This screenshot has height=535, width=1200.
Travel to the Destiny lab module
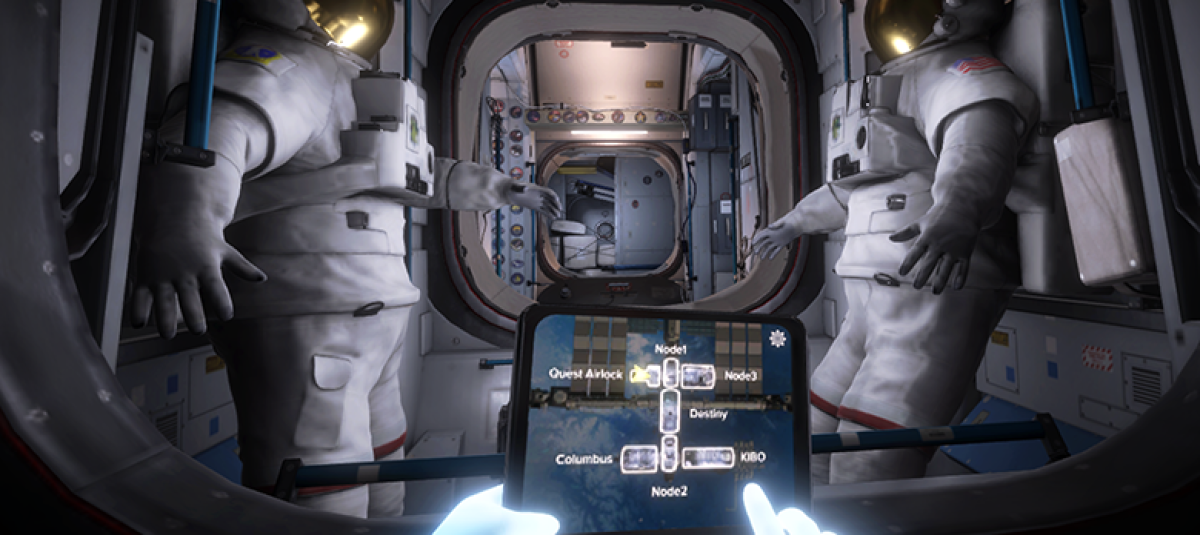coord(670,413)
